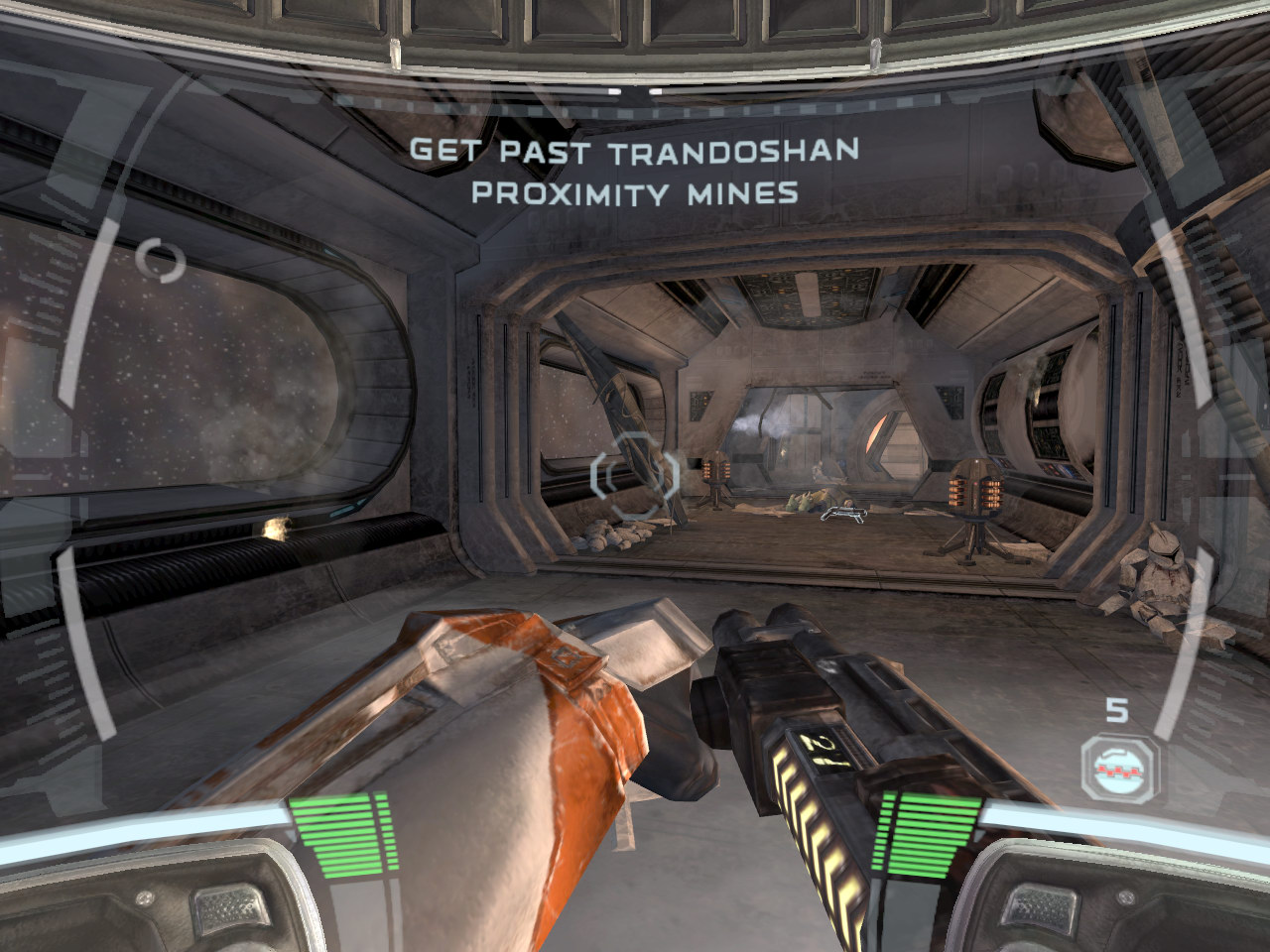Click the small ring indicator on left visor
Viewport: 1270px width, 952px height.
[161, 260]
